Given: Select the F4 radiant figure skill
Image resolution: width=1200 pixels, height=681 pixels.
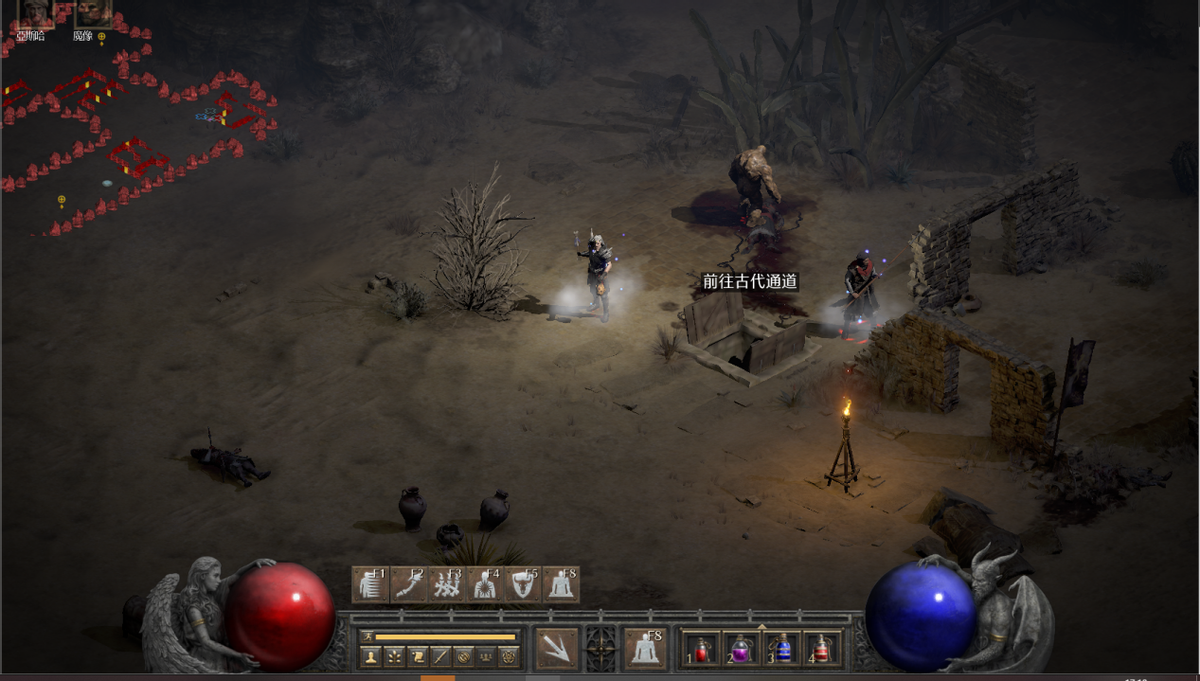Looking at the screenshot, I should [484, 585].
